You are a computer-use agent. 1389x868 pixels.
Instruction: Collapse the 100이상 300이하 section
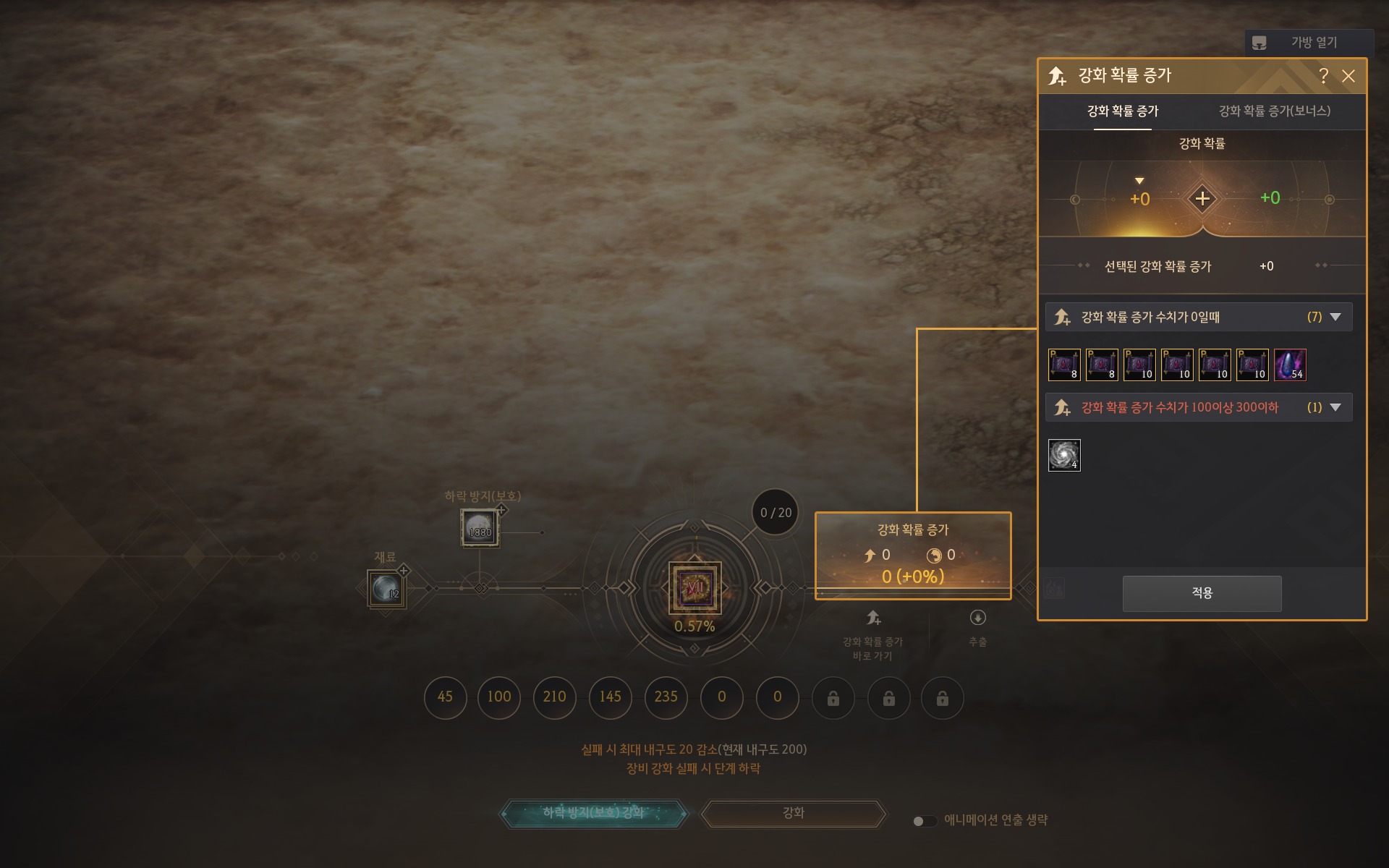(x=1335, y=407)
